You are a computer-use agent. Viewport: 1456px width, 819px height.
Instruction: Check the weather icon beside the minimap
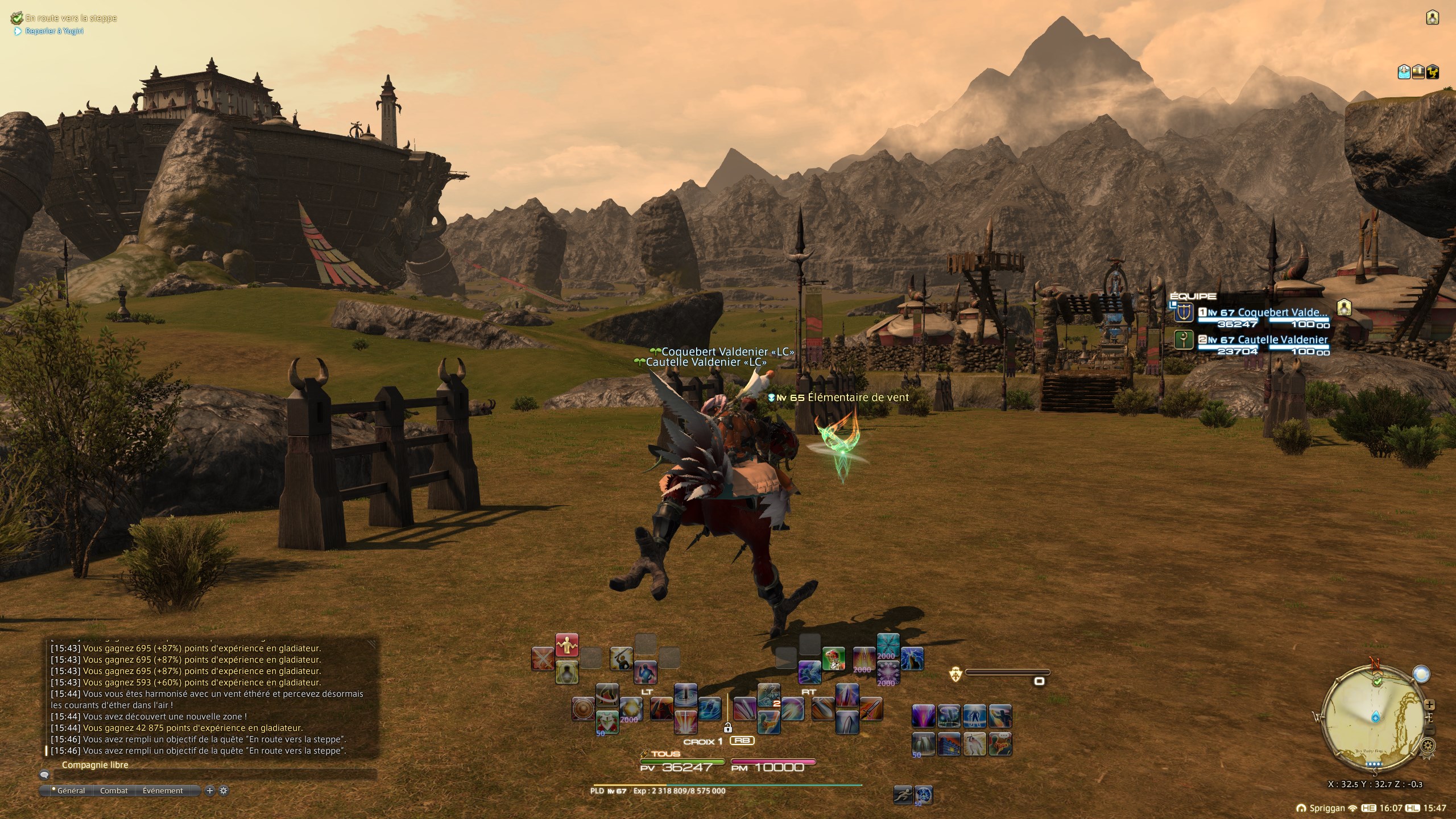click(x=1421, y=674)
